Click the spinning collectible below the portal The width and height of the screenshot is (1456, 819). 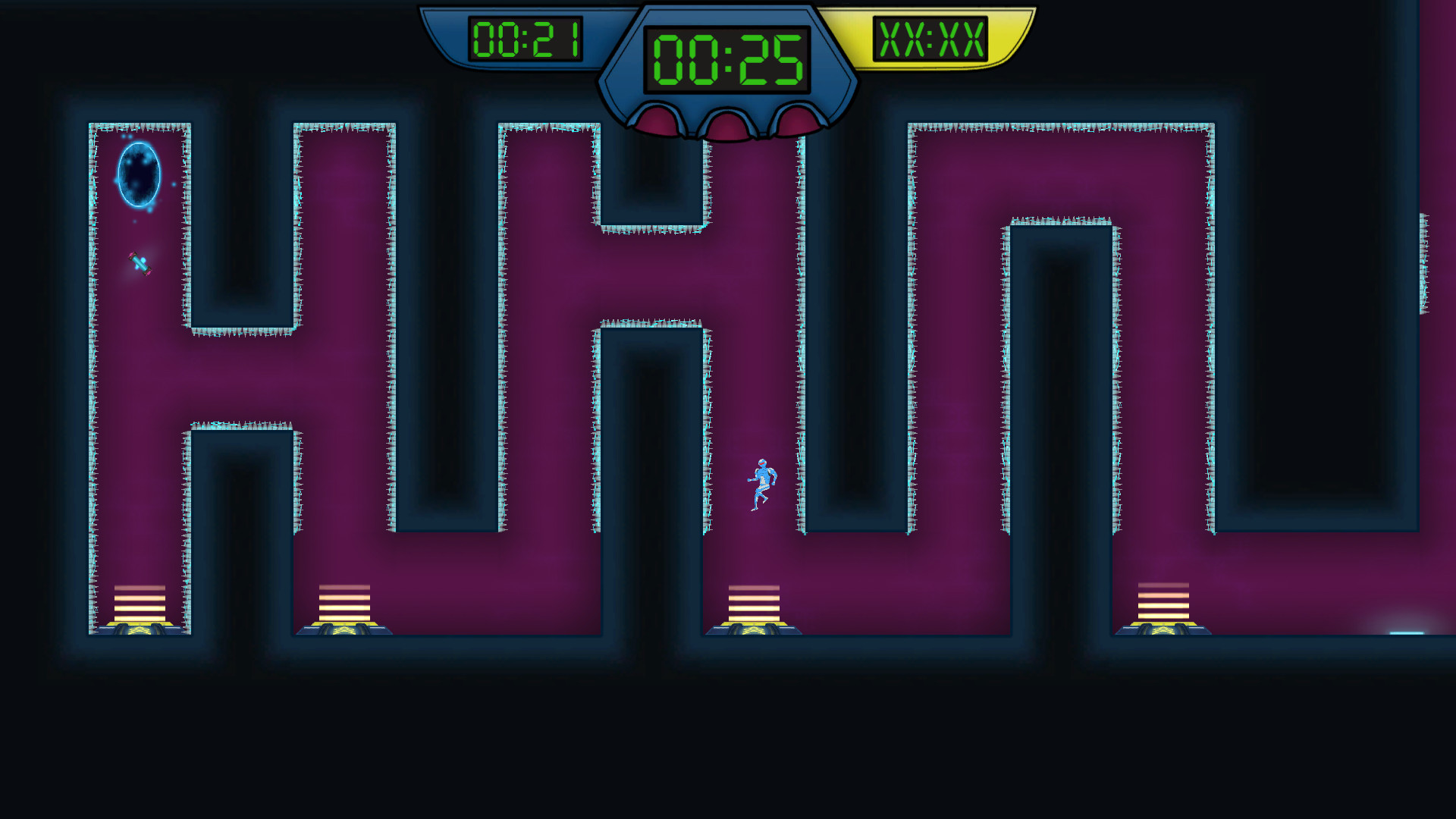pyautogui.click(x=140, y=264)
